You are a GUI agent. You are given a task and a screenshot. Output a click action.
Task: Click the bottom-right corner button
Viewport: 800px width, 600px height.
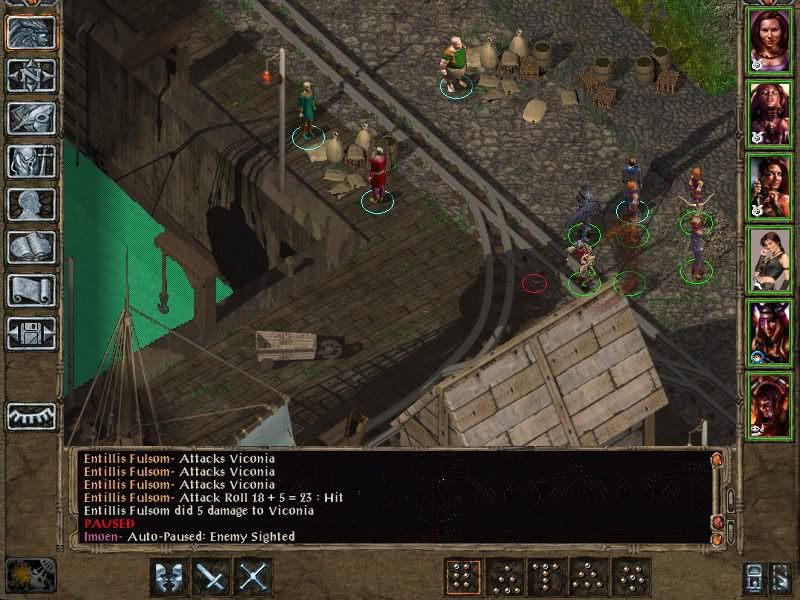(781, 578)
